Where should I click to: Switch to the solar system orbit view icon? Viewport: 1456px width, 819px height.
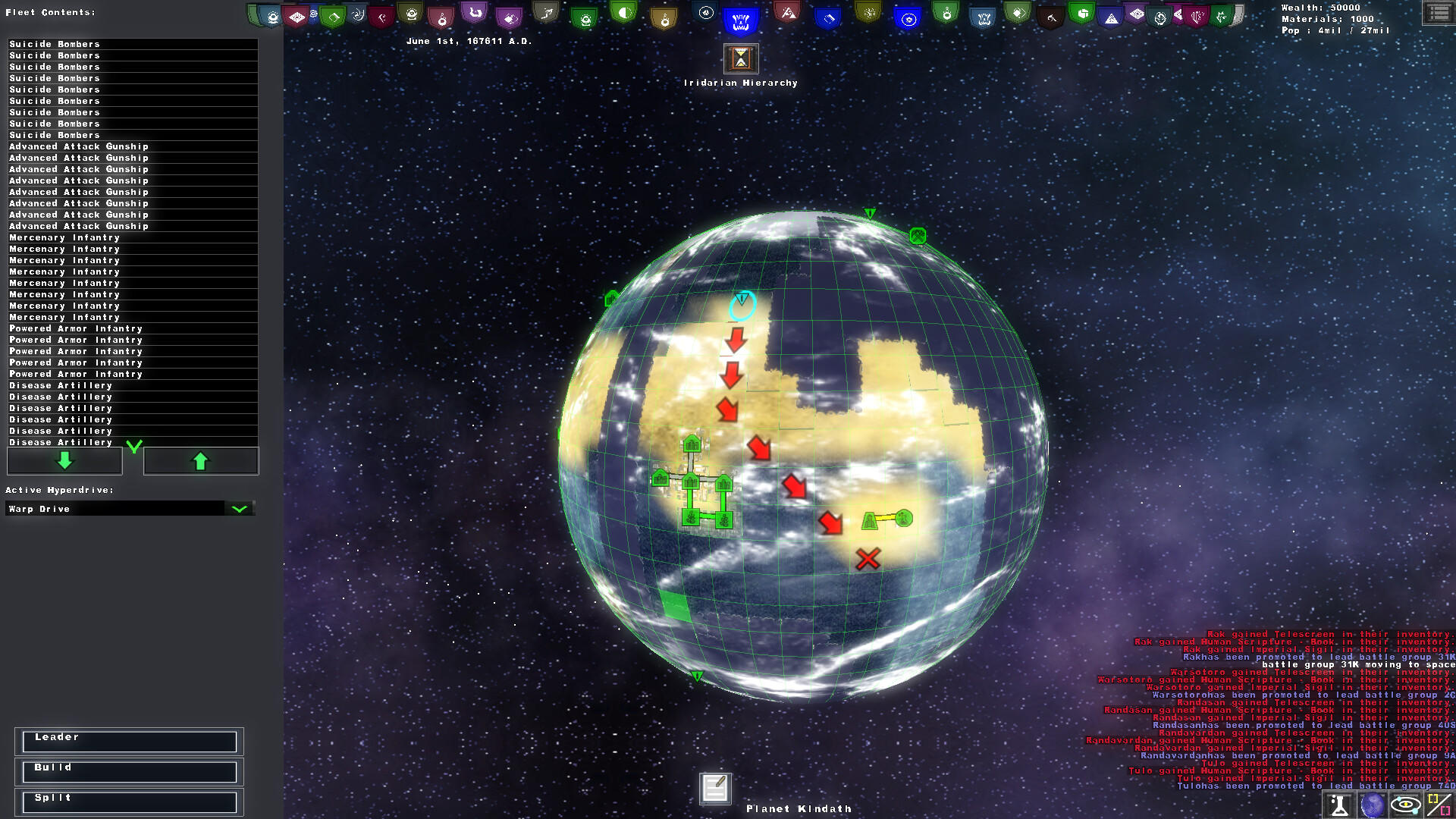[x=1405, y=805]
